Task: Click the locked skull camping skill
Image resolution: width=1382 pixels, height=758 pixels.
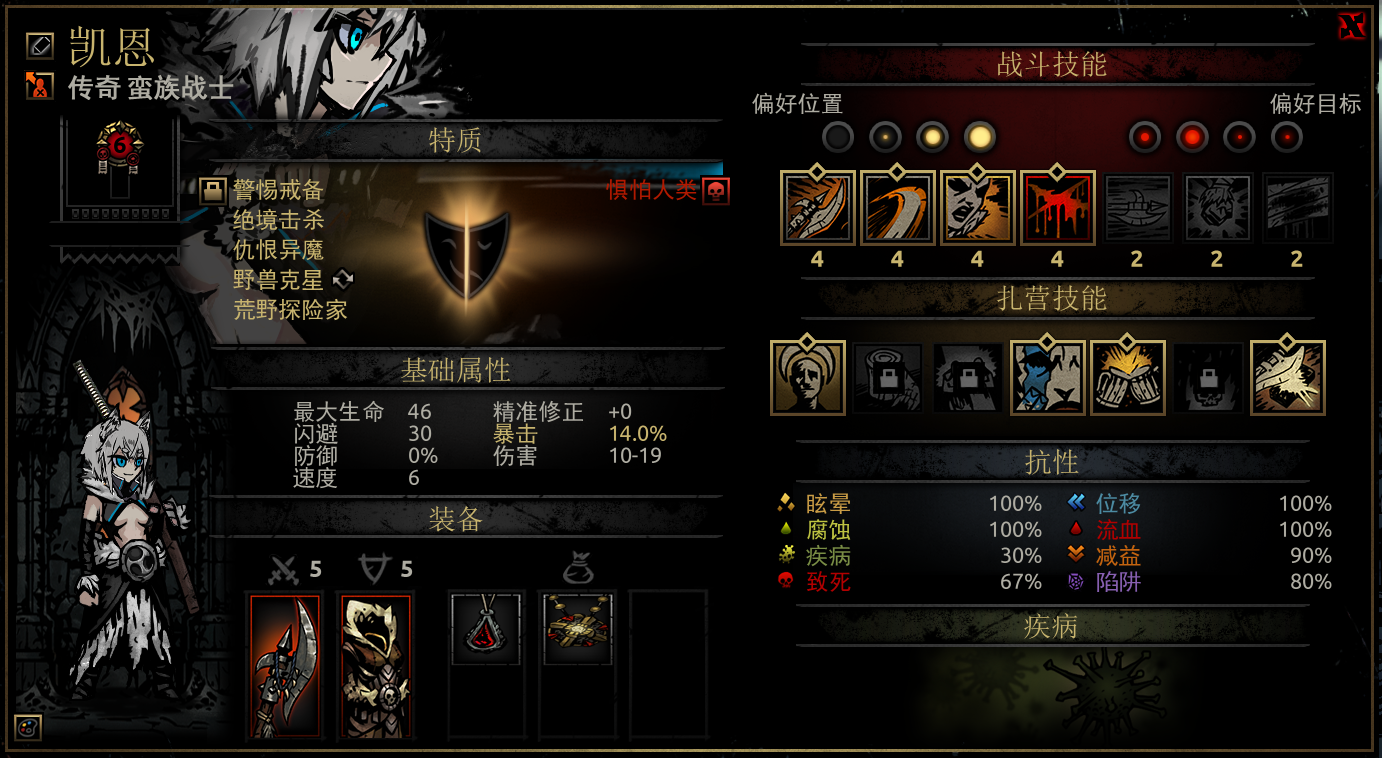Action: coord(1208,378)
